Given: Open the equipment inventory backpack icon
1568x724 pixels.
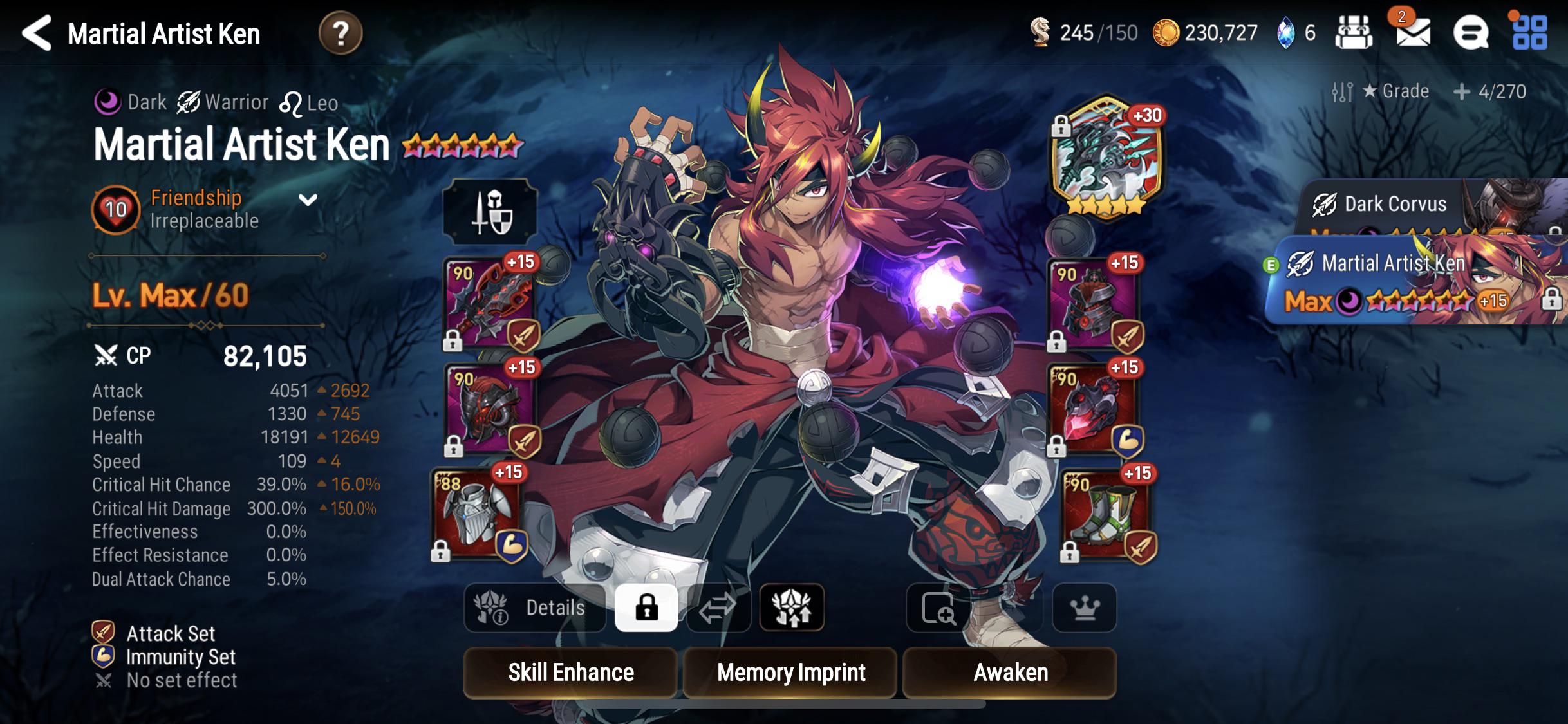Looking at the screenshot, I should click(x=1355, y=32).
